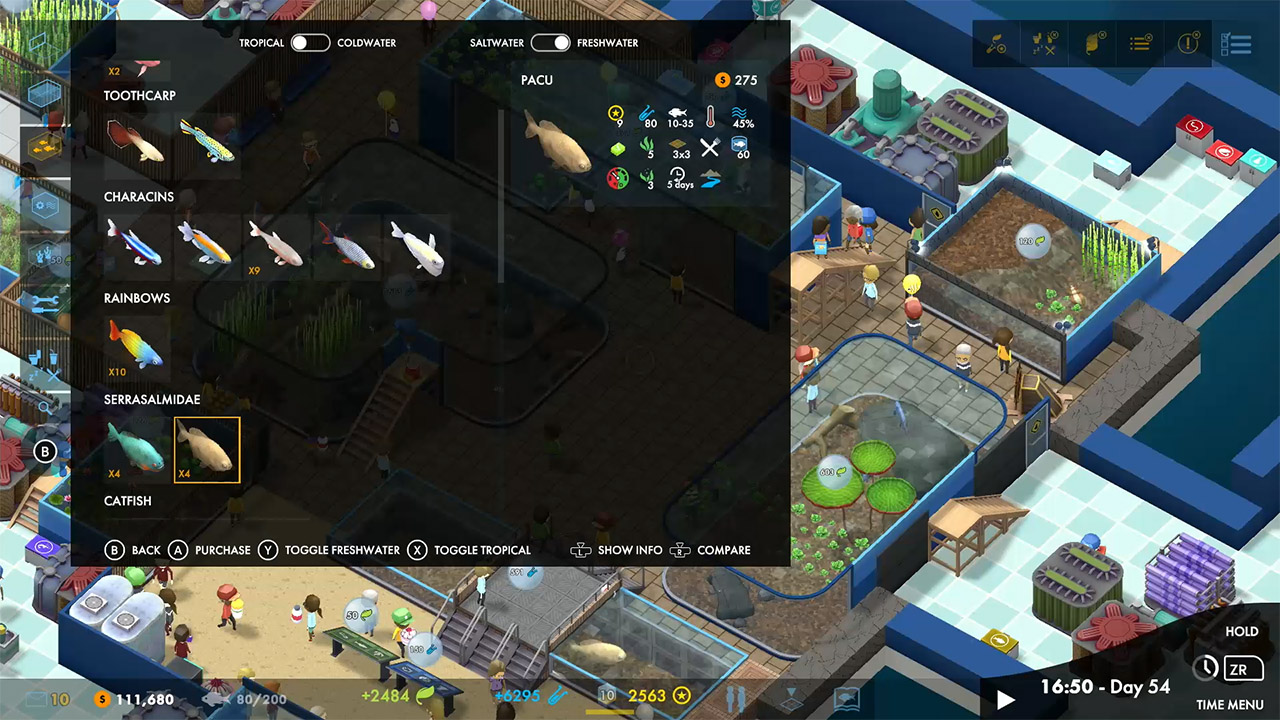Click the COMPARE option at panel bottom
The height and width of the screenshot is (720, 1280).
[x=724, y=550]
